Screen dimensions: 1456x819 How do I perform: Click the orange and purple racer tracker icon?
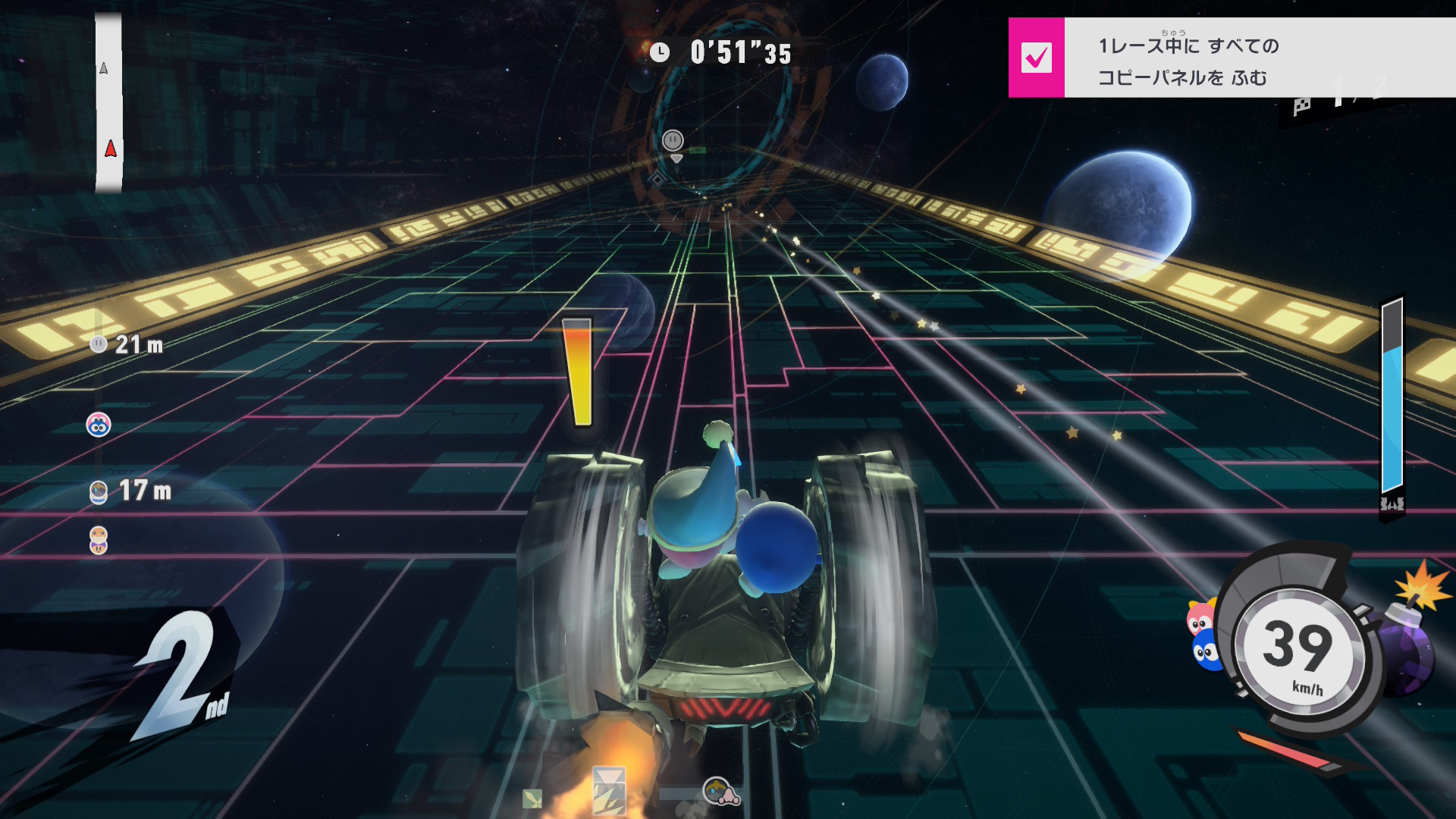point(99,540)
